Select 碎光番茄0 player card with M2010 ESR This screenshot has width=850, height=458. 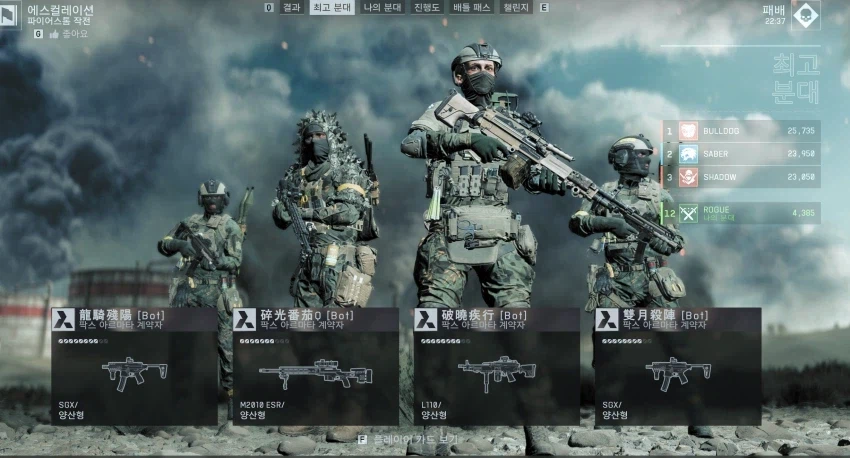coord(315,366)
